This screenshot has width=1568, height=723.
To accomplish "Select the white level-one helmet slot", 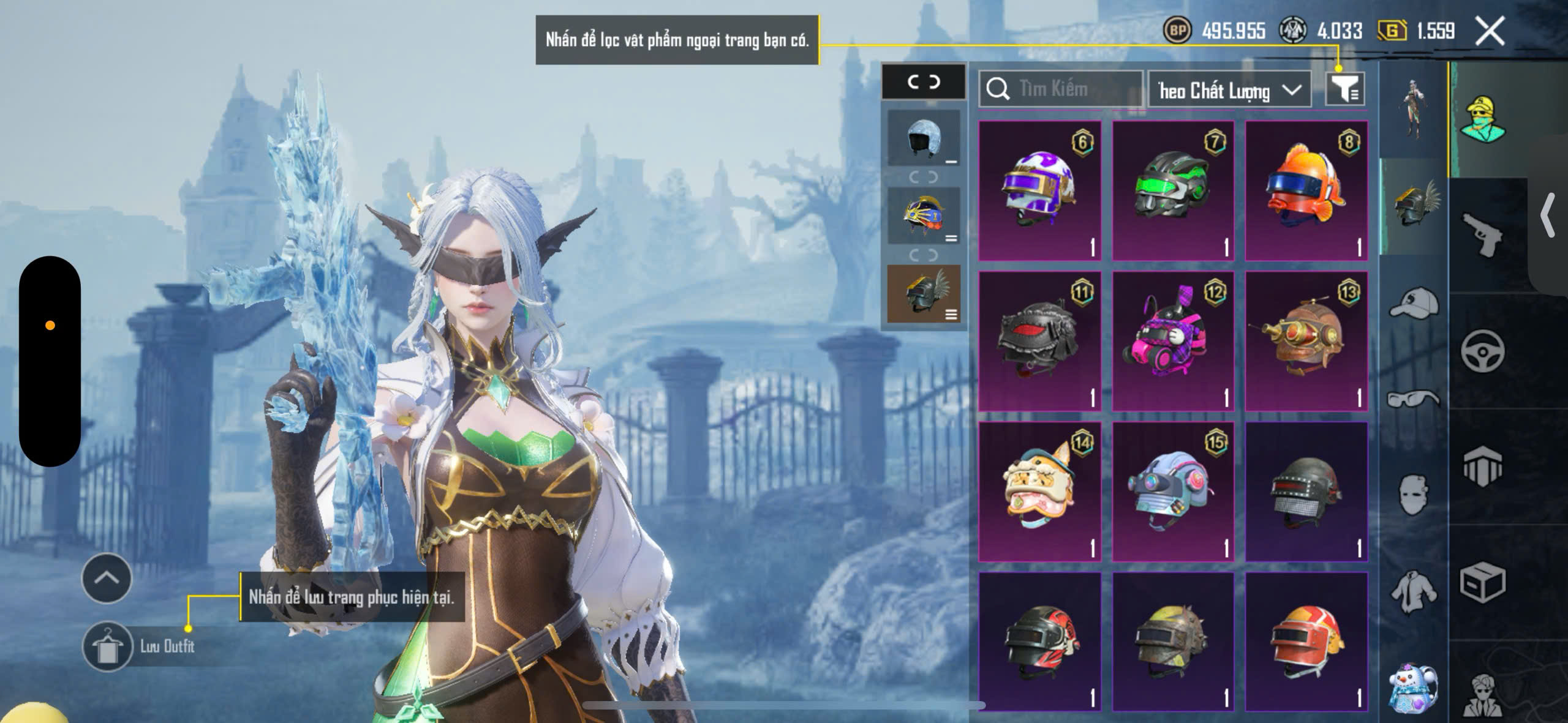I will tap(924, 138).
